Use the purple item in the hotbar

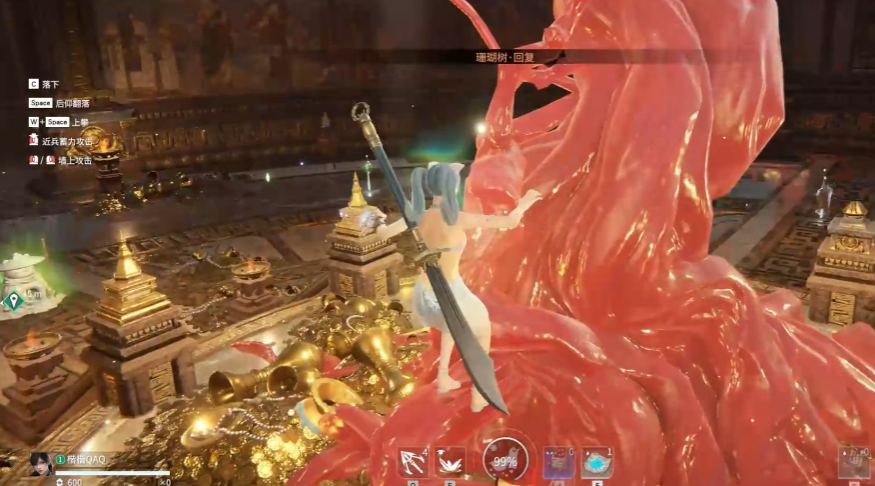(x=558, y=463)
